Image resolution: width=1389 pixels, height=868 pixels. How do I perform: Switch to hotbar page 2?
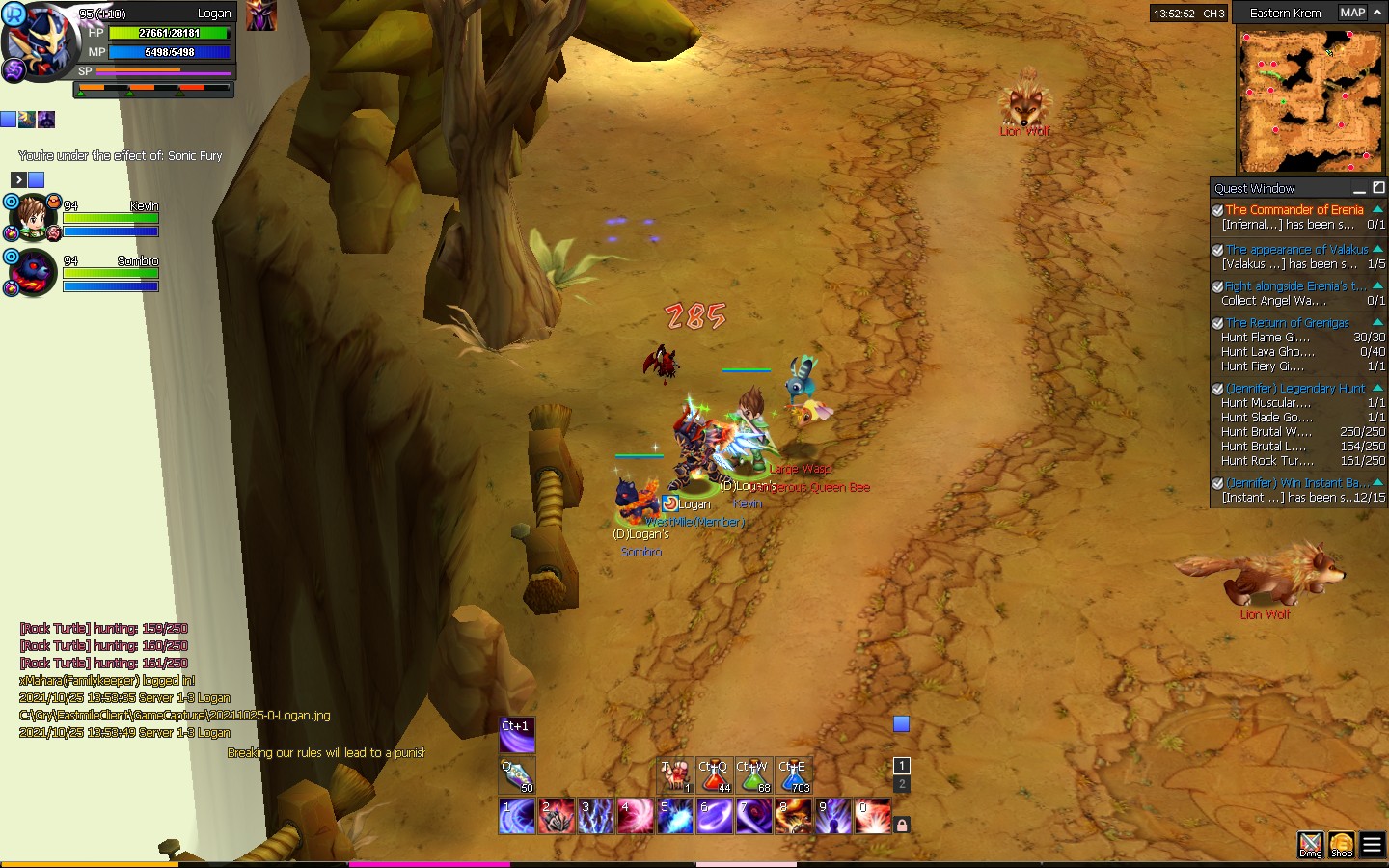click(902, 785)
